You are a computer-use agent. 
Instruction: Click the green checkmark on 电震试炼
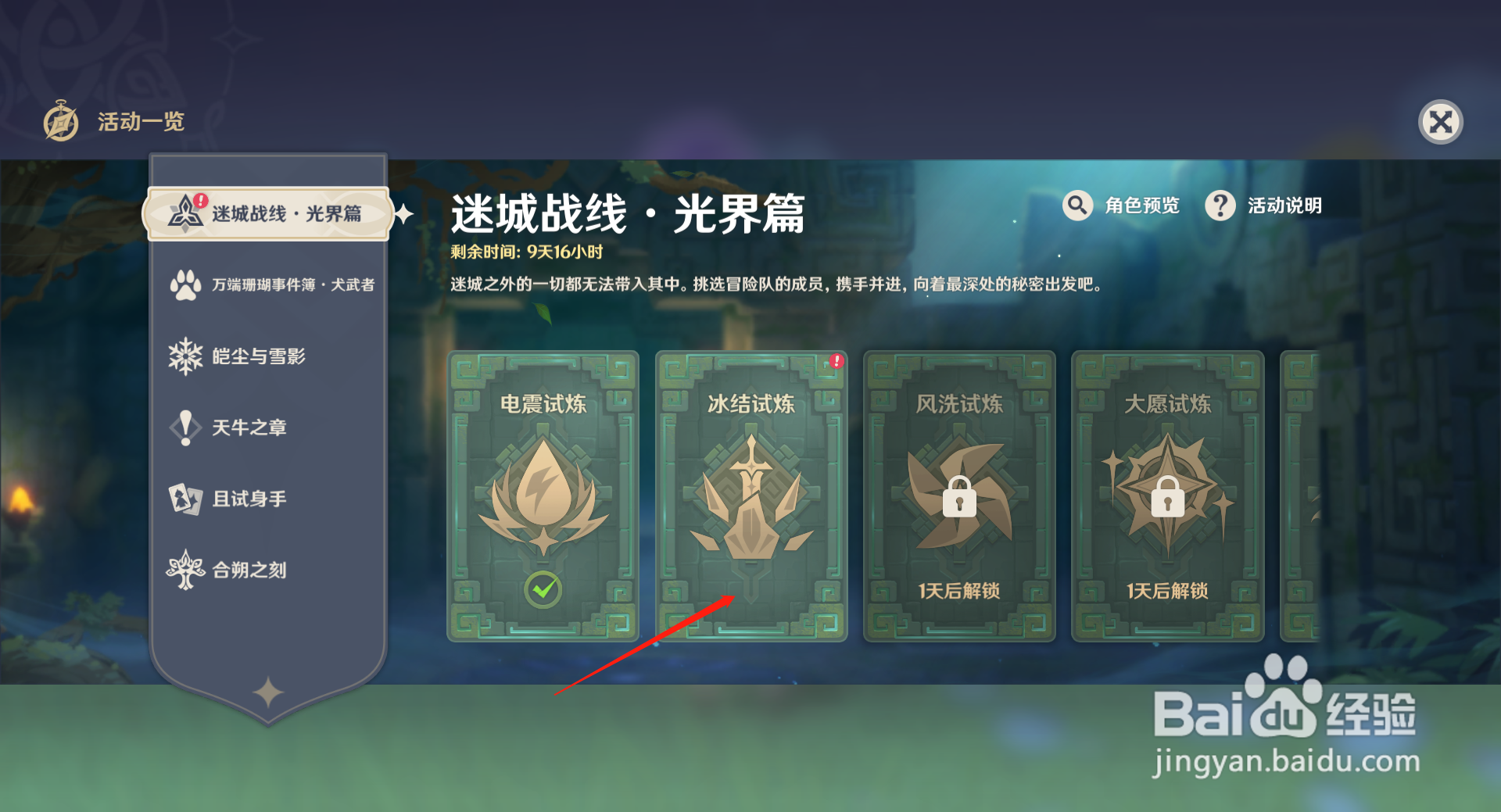click(542, 590)
